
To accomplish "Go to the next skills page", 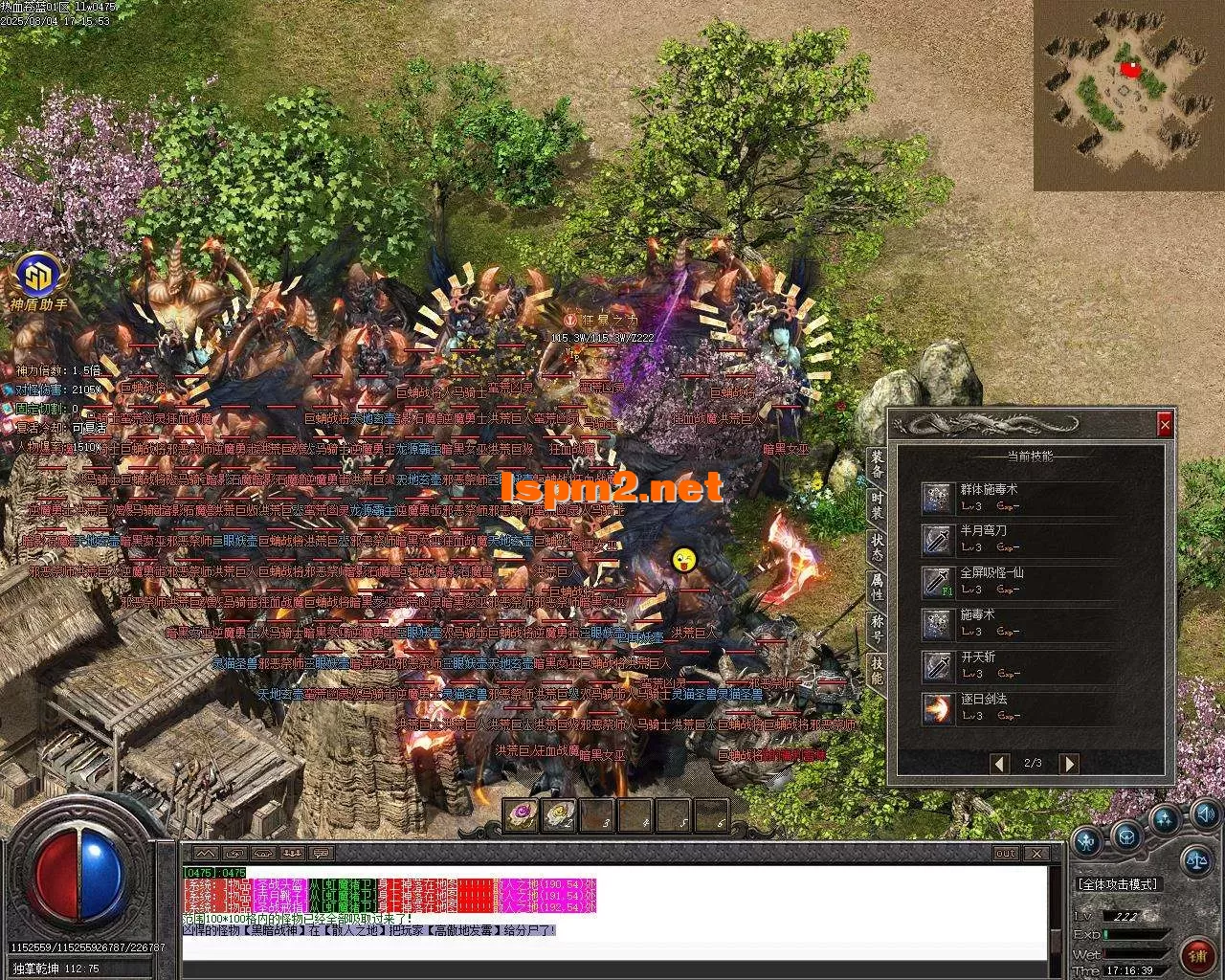I will (x=1069, y=763).
